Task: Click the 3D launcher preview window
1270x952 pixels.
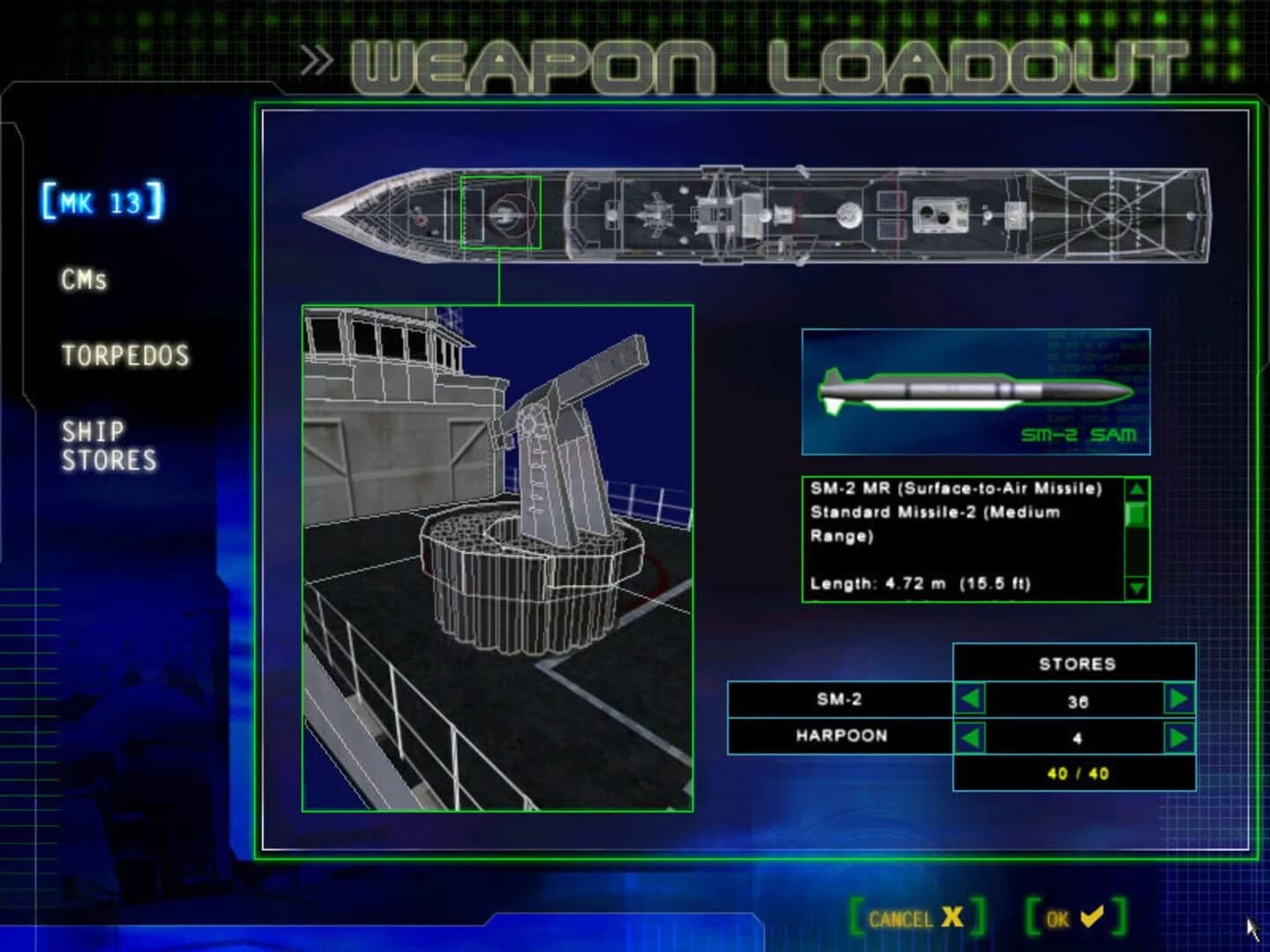Action: coord(498,555)
